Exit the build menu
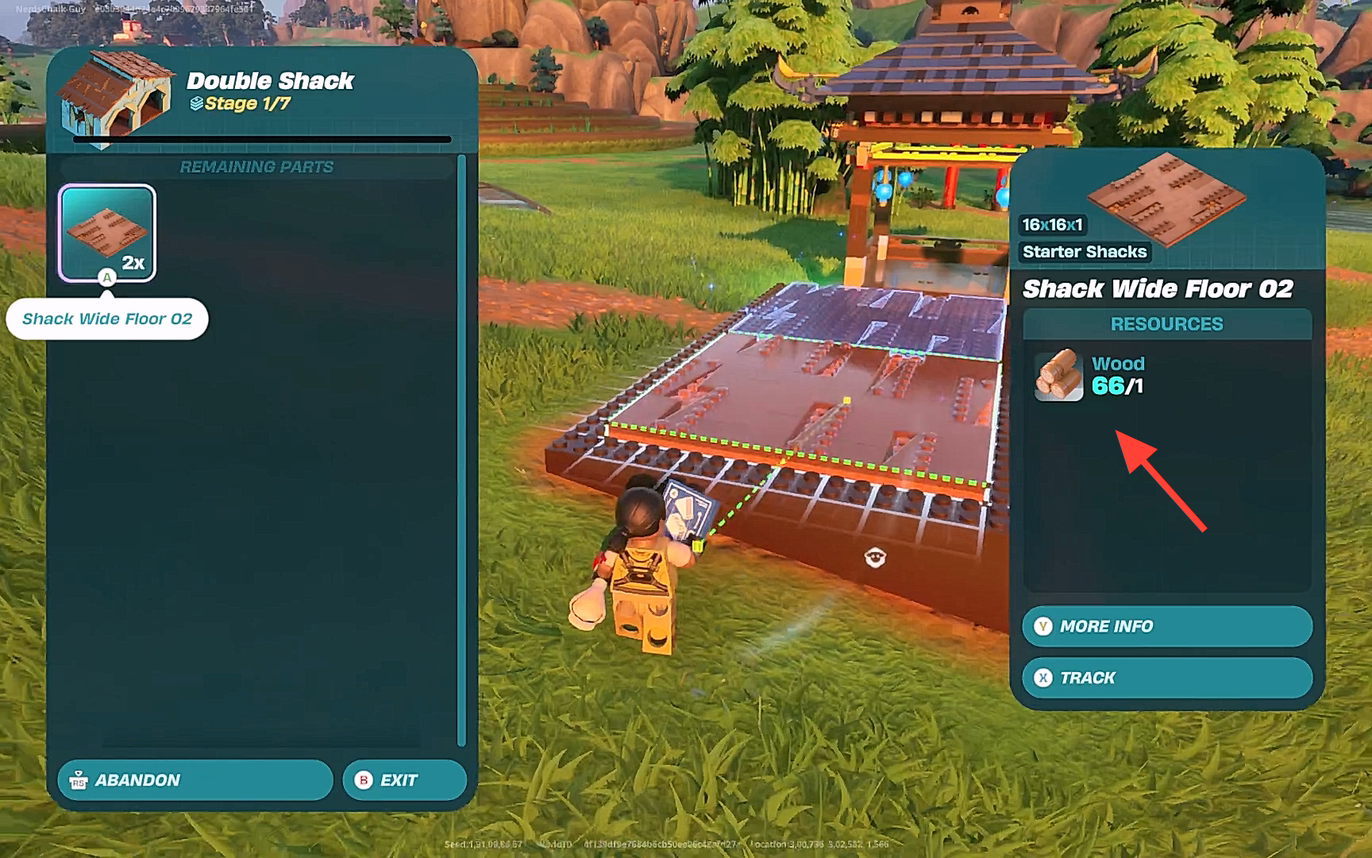This screenshot has width=1372, height=858. pyautogui.click(x=404, y=780)
